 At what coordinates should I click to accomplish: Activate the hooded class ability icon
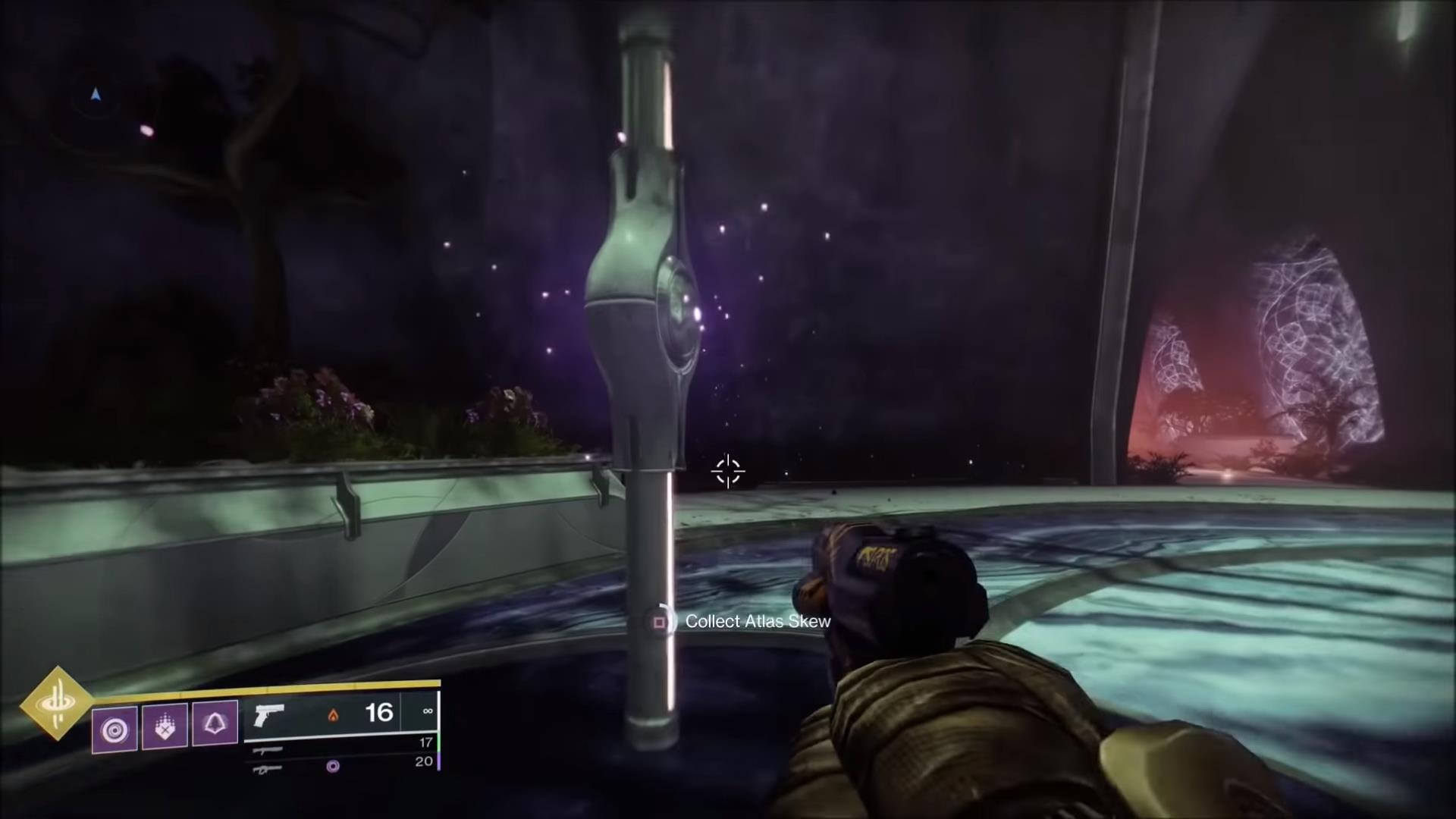215,723
